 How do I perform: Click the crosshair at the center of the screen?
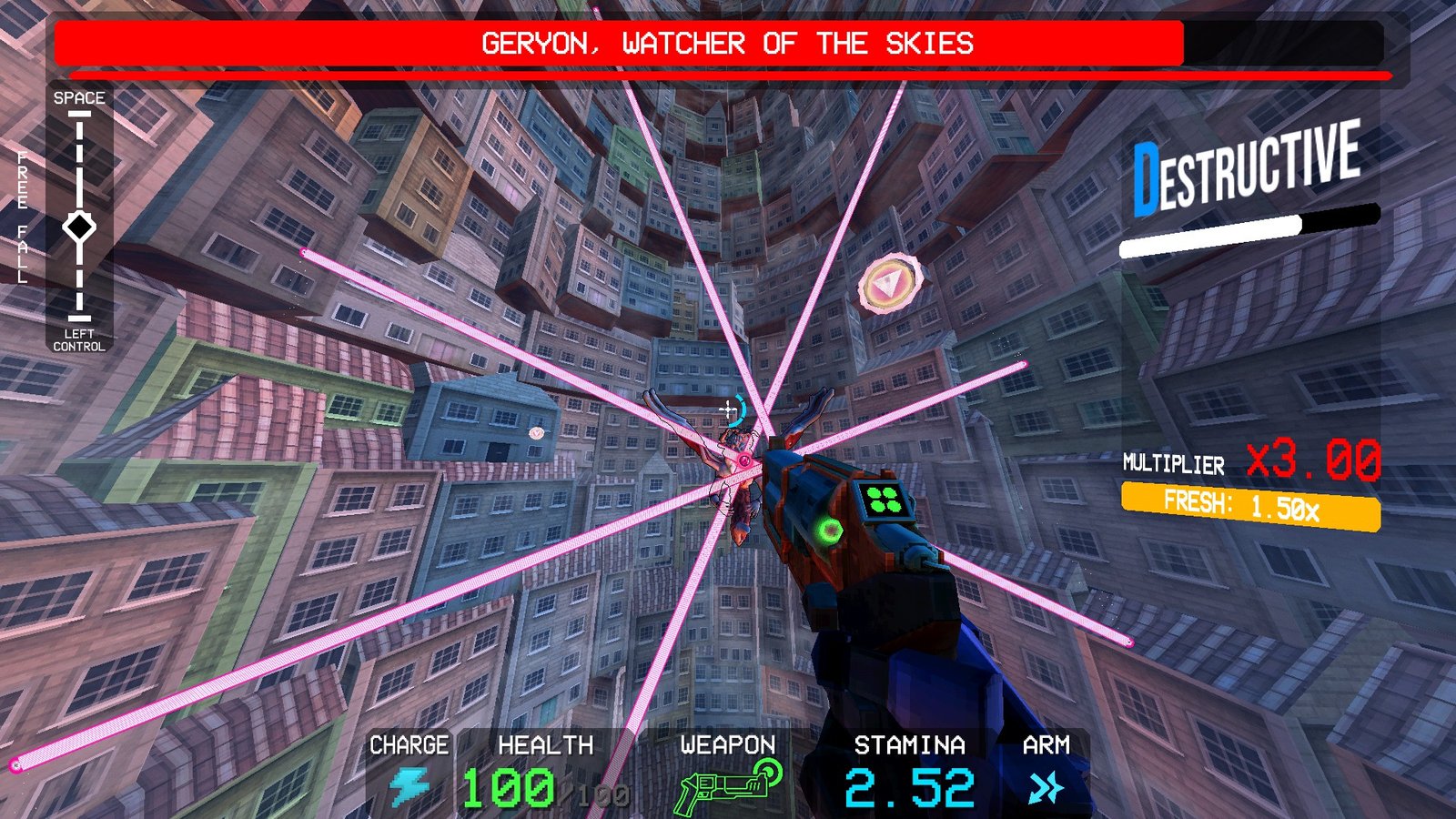728,410
